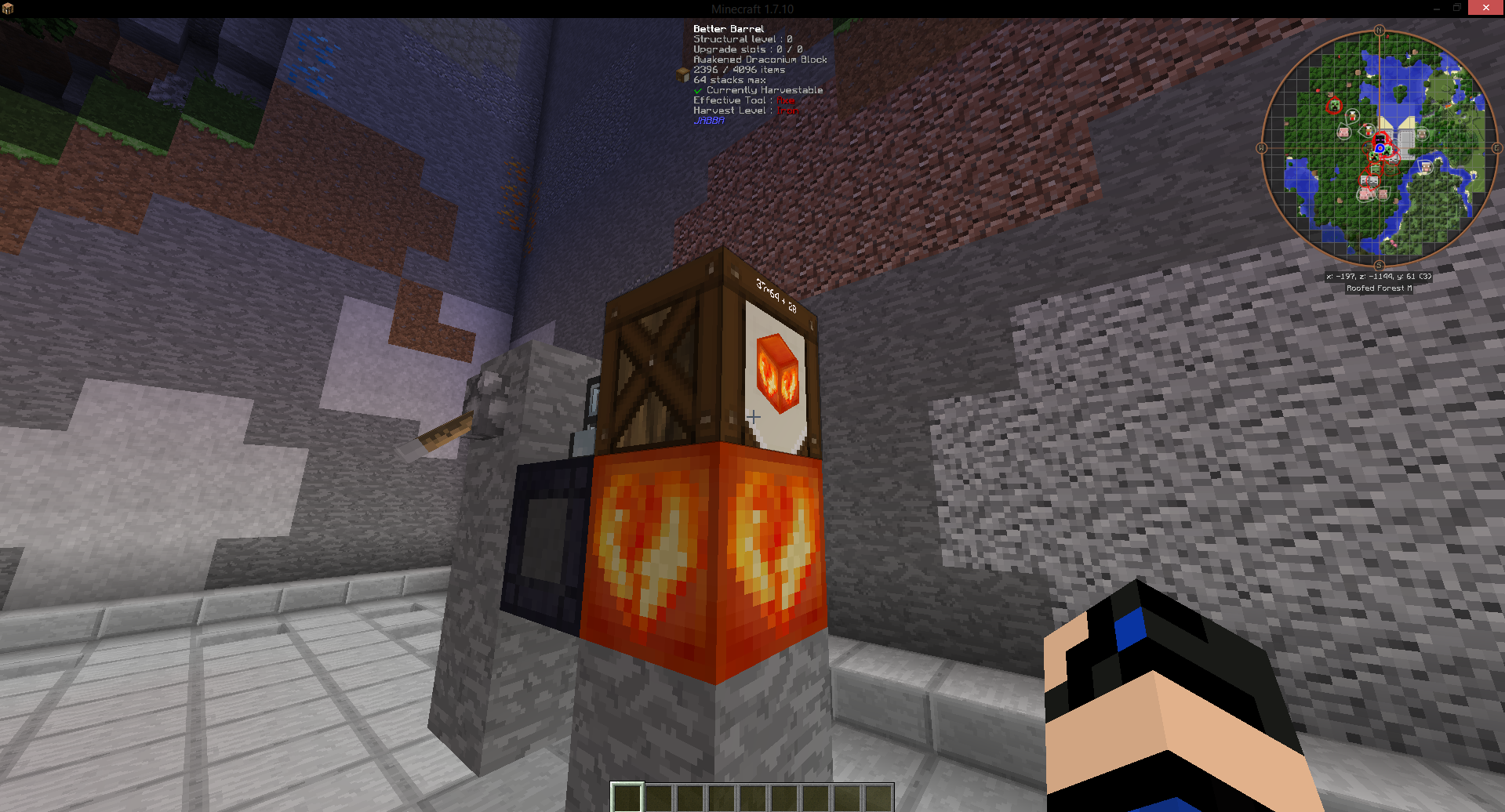Select the blue player marker at minimap center
The width and height of the screenshot is (1505, 812).
(1379, 149)
